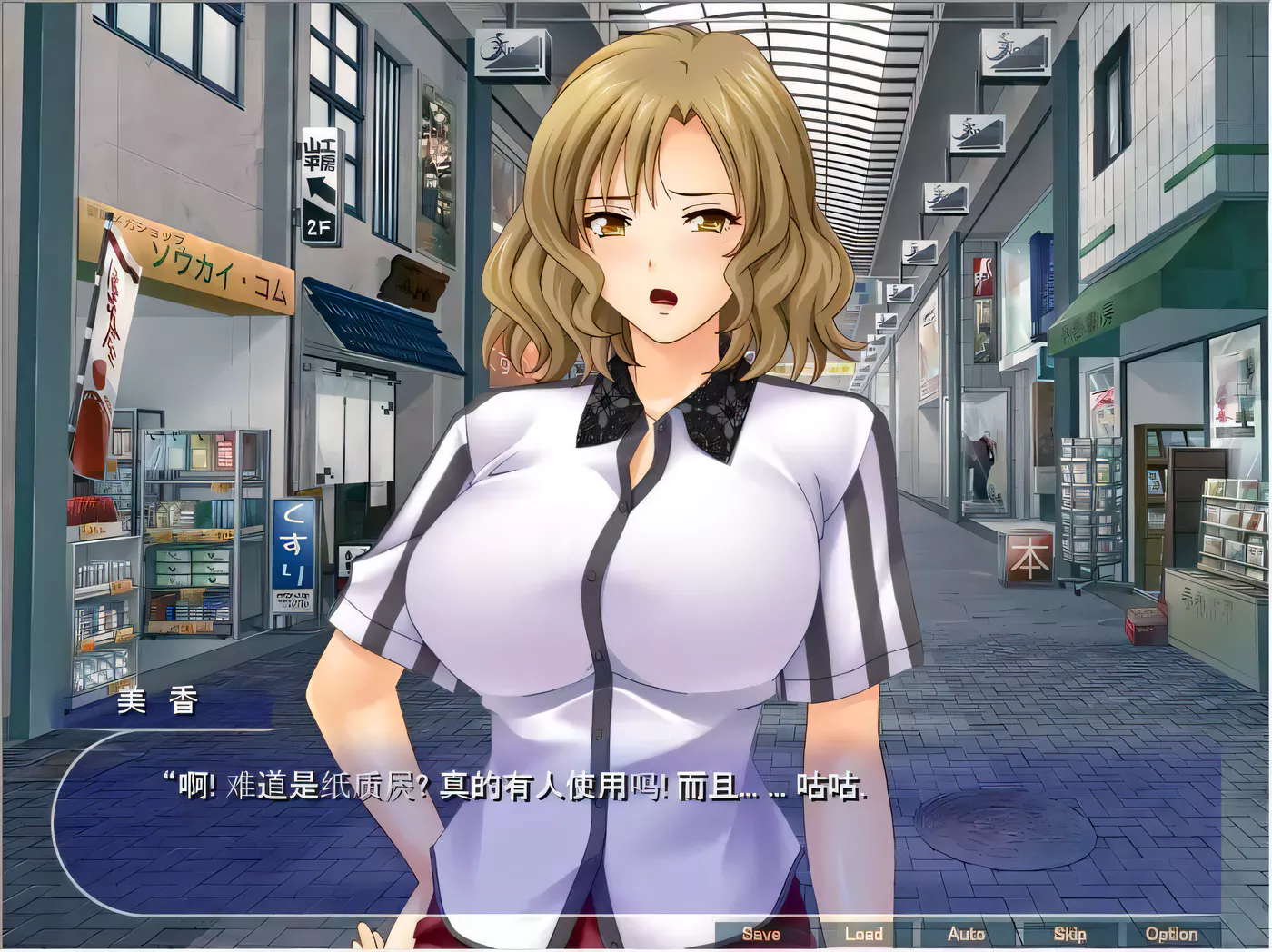Enable Skip mode
The height and width of the screenshot is (952, 1272).
tap(1070, 933)
